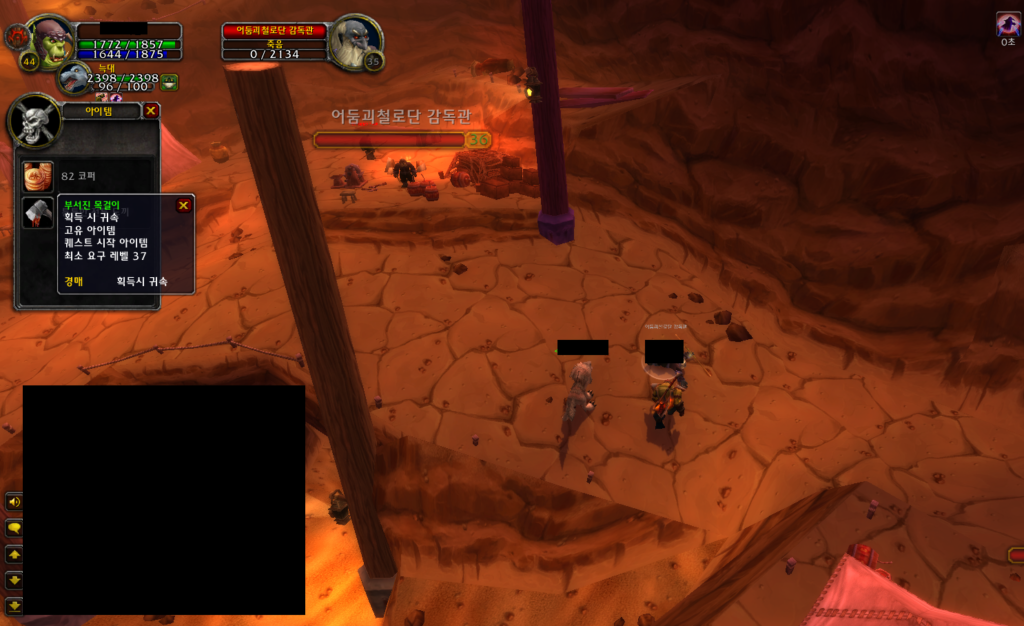Click the buff icon showing 0초
The height and width of the screenshot is (626, 1024).
click(1008, 25)
